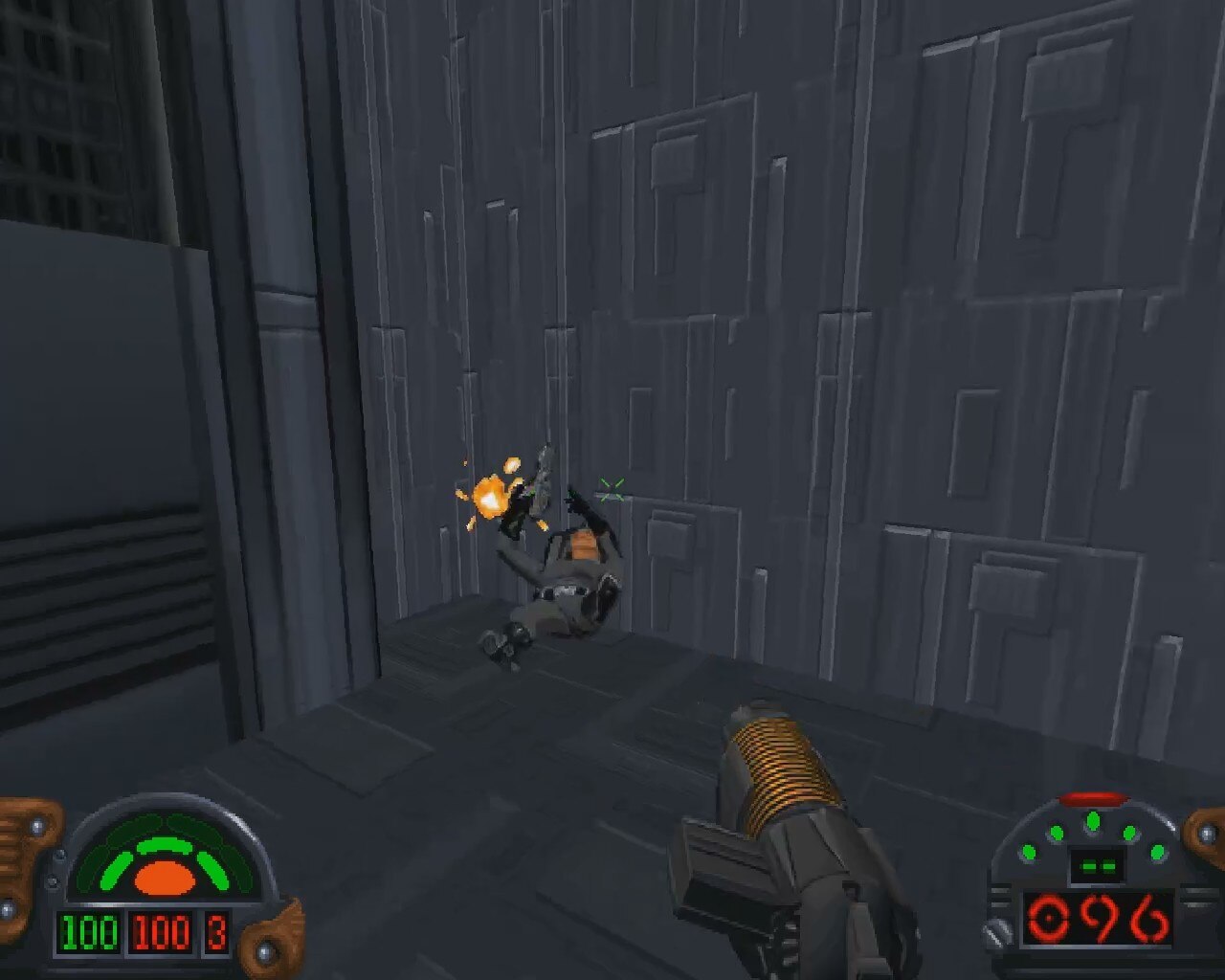Click the red ammo counter reading 096
The image size is (1225, 980).
(x=1101, y=919)
